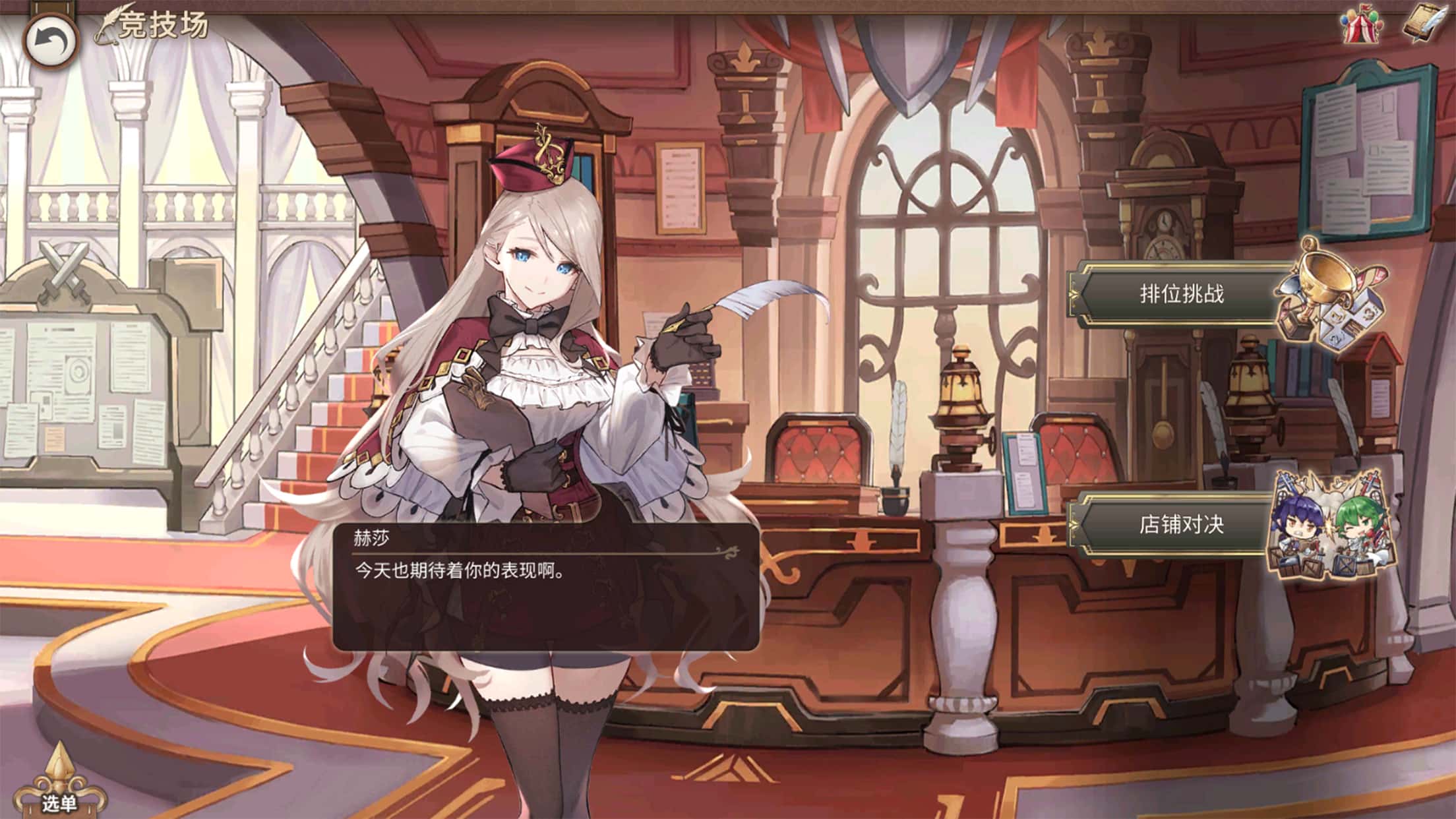This screenshot has height=819, width=1456.
Task: Open the book and quill log icon
Action: [x=1424, y=26]
